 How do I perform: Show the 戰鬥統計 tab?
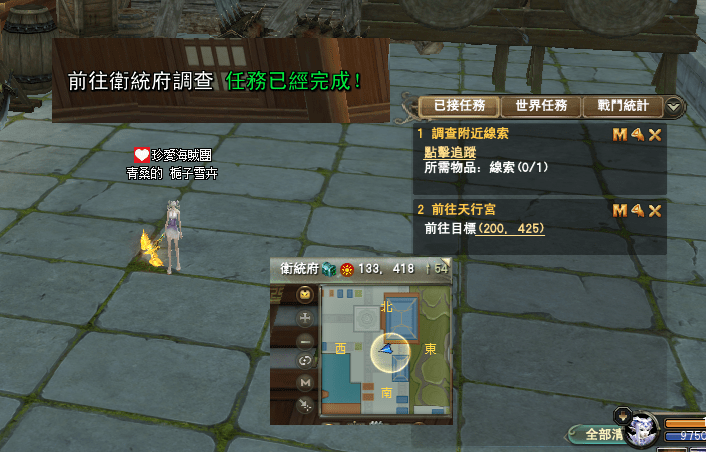point(623,105)
